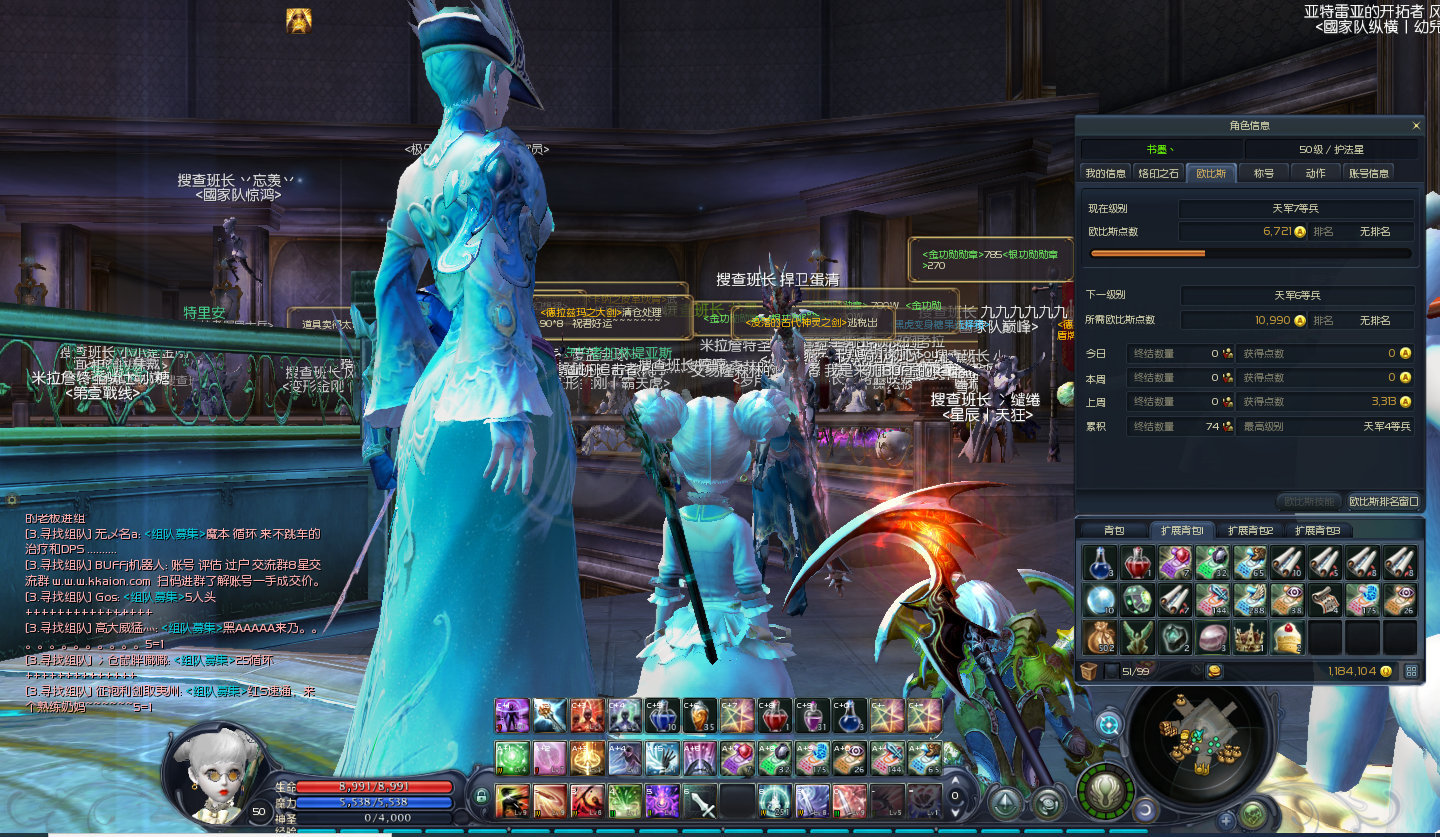Close the 角色信息 character info window
The image size is (1440, 837).
(x=1415, y=126)
